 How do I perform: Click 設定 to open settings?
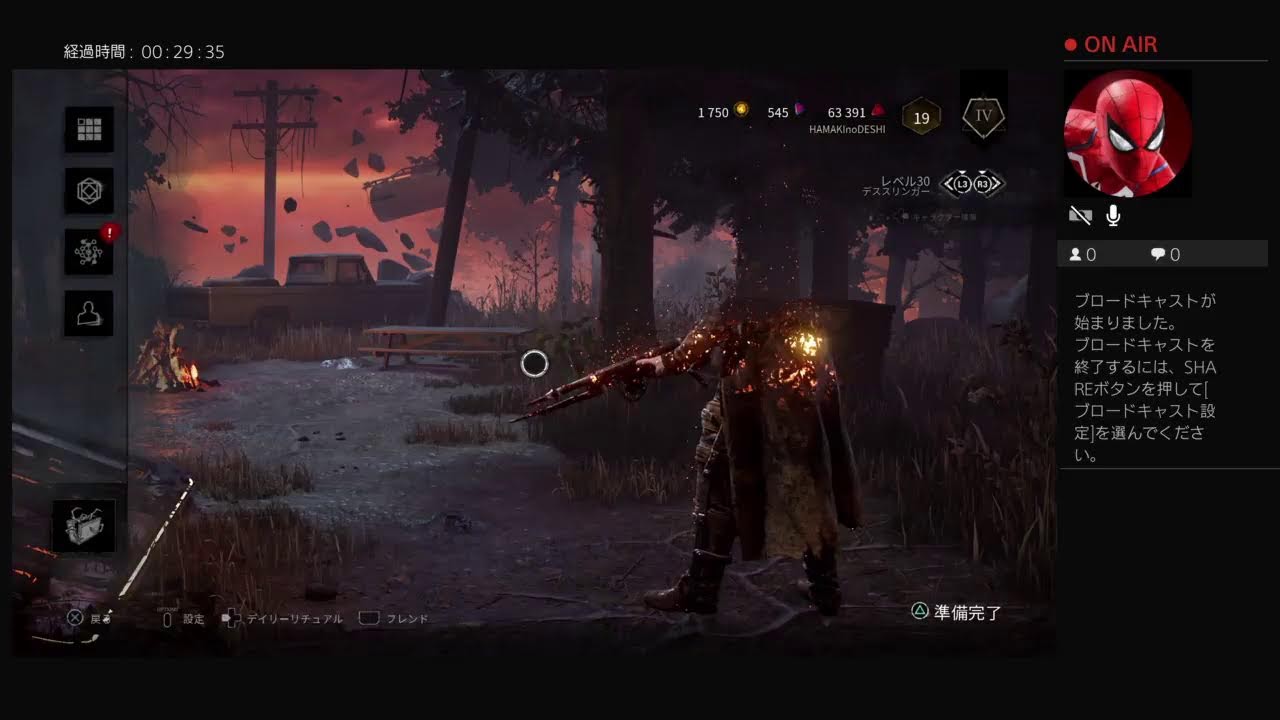click(x=188, y=618)
